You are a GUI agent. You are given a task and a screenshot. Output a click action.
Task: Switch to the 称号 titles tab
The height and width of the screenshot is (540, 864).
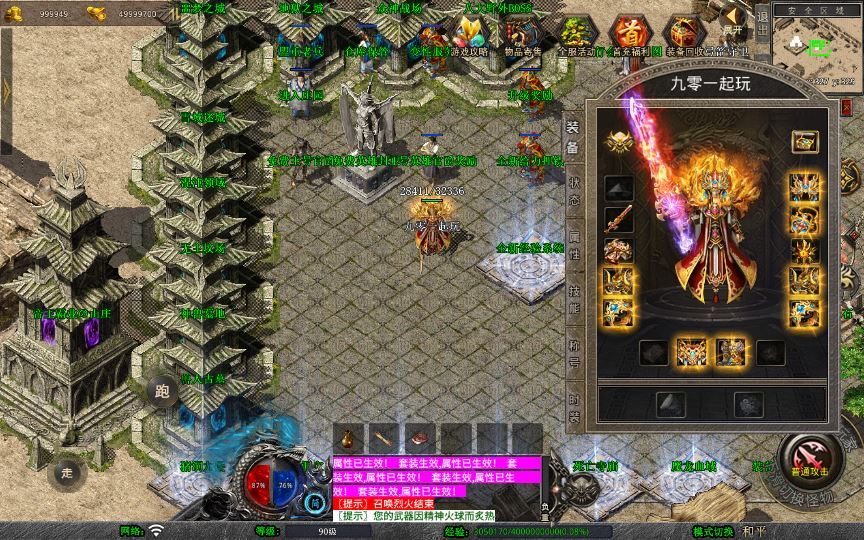(x=574, y=354)
